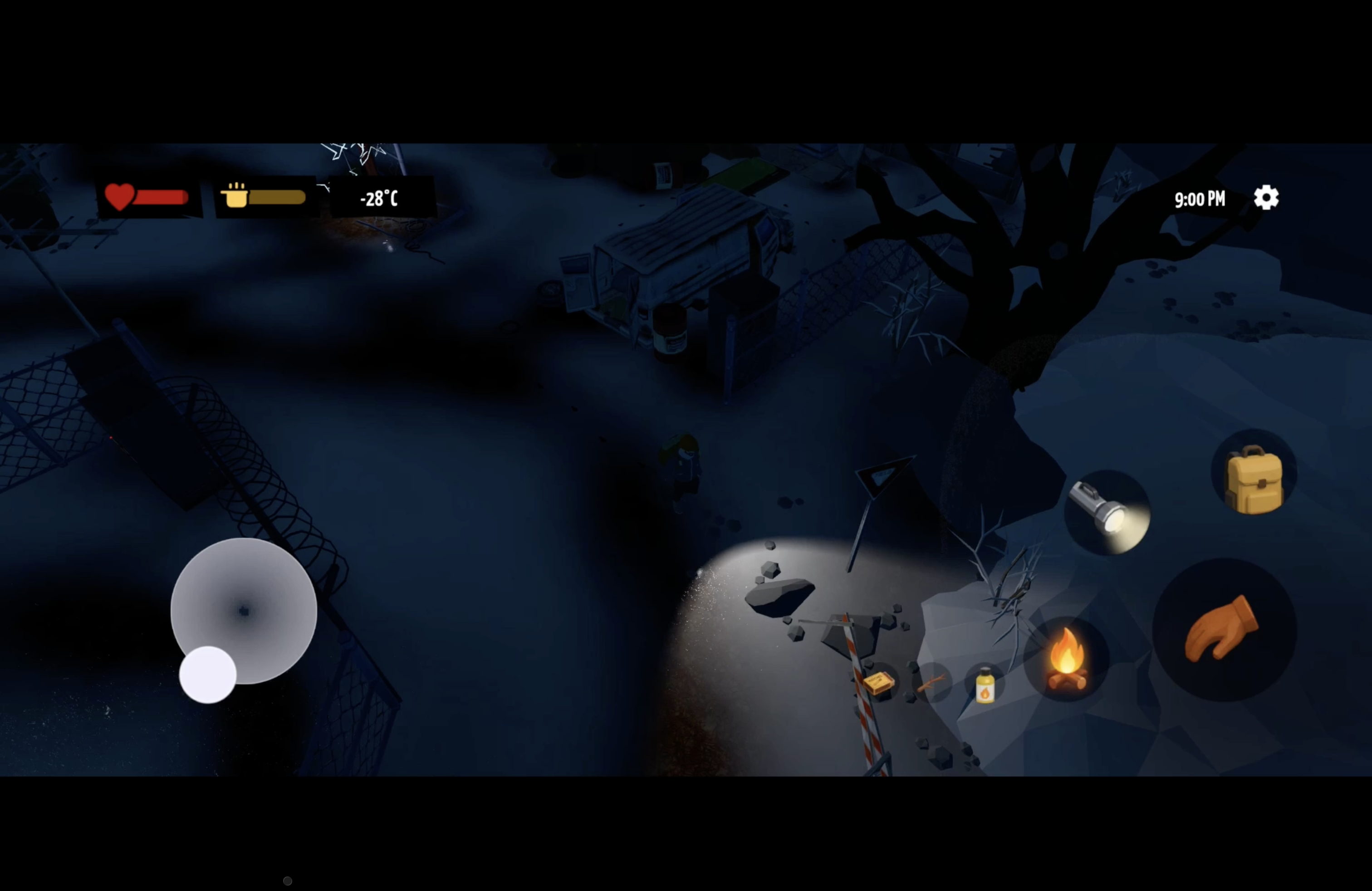Select the wooden stick icon

tap(931, 684)
